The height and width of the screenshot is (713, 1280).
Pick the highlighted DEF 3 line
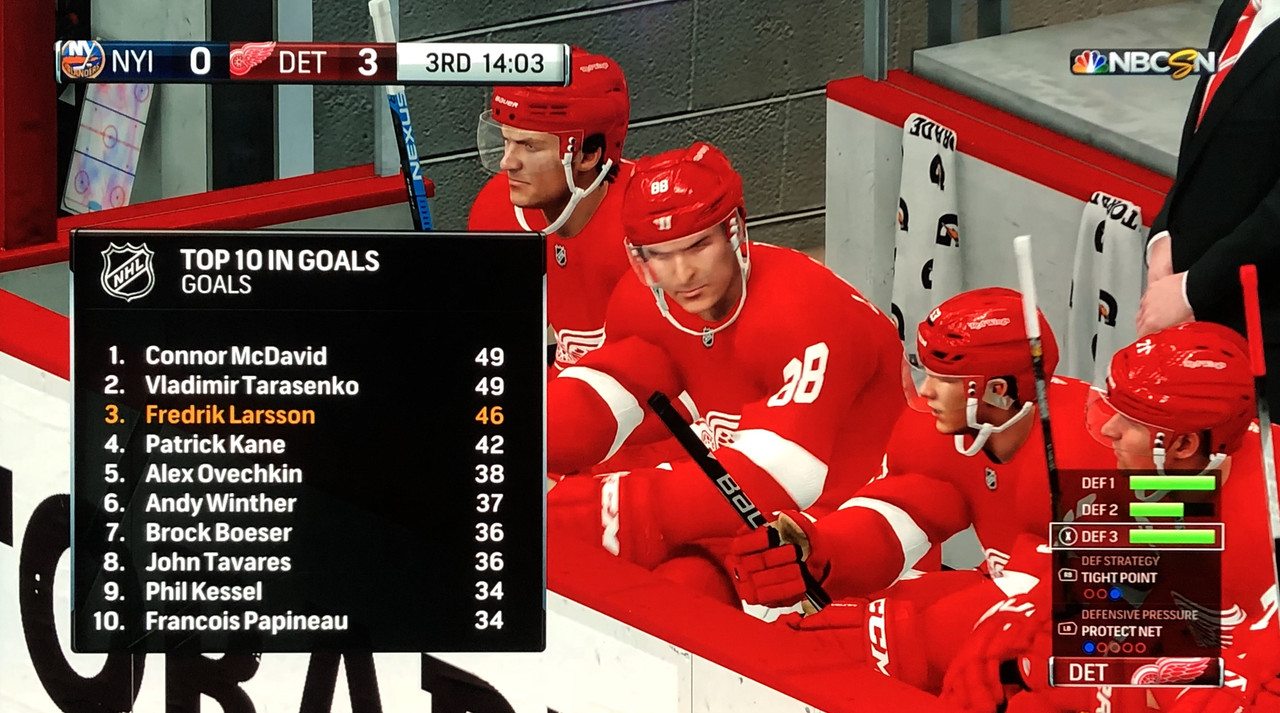tap(1136, 537)
